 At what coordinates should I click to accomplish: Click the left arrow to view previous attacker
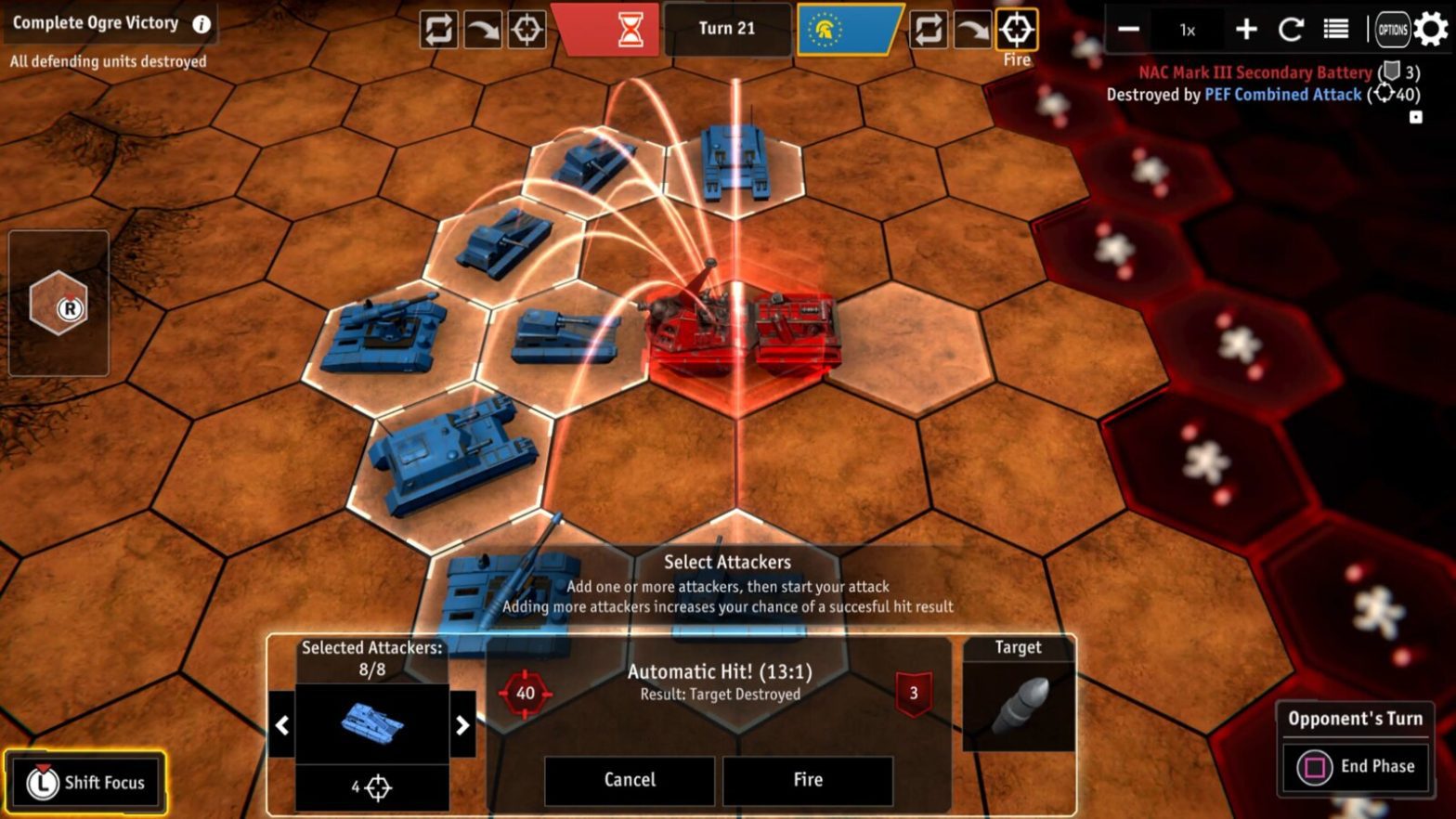coord(281,725)
